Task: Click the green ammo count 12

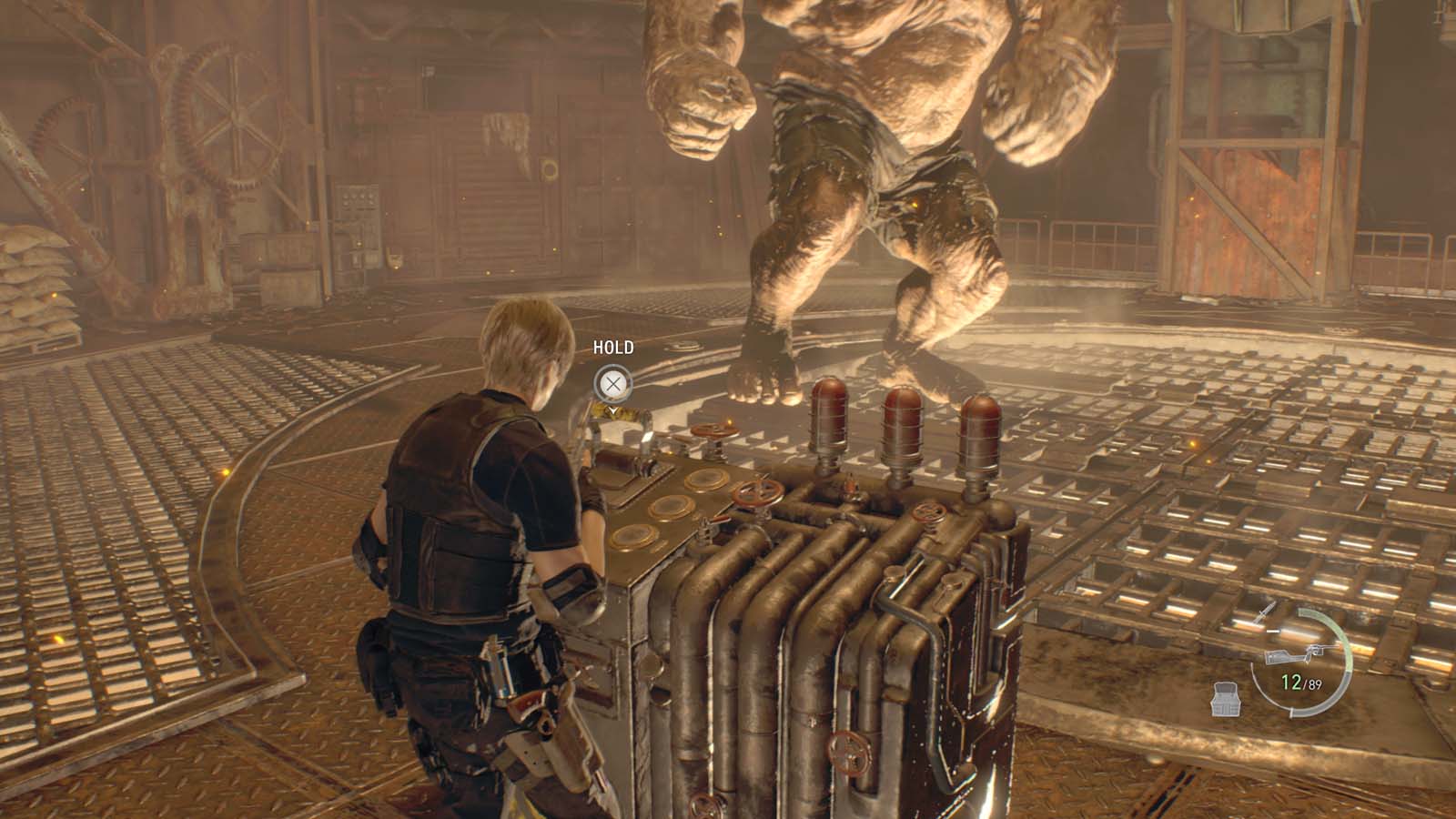Action: tap(1290, 680)
